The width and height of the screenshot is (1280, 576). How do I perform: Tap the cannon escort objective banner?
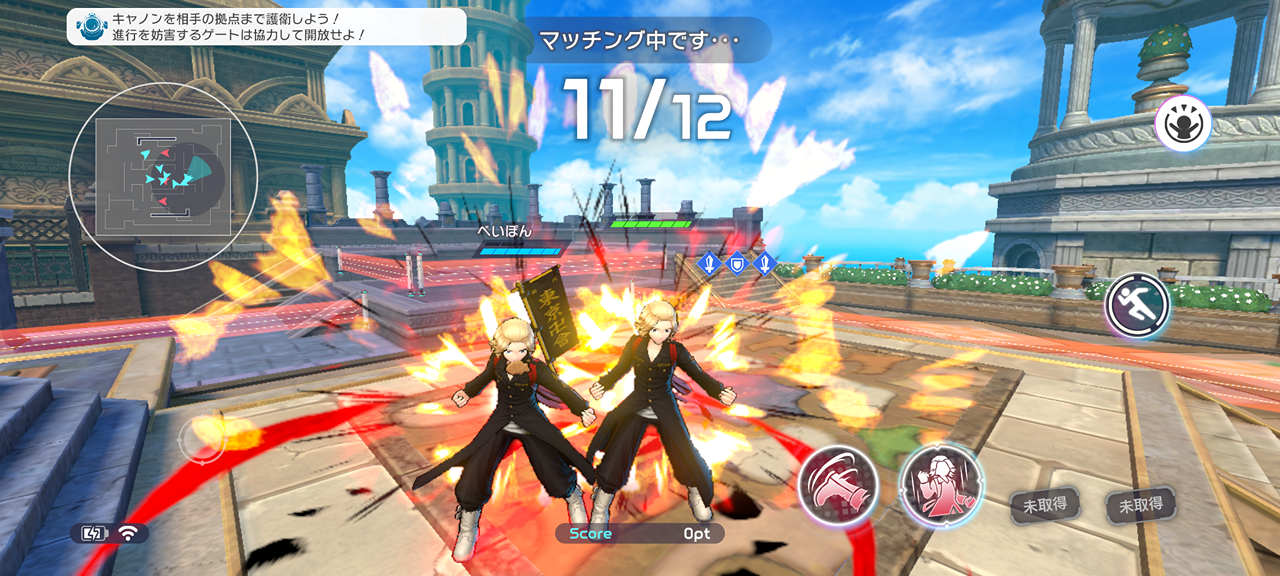266,26
